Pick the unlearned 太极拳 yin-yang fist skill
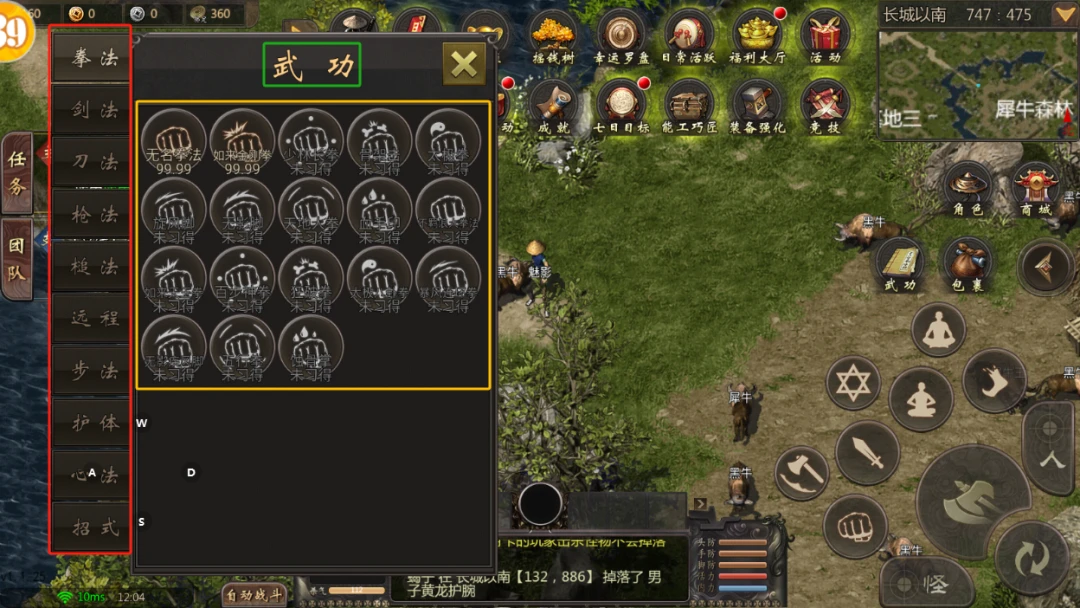Viewport: 1080px width, 608px height. pyautogui.click(x=448, y=139)
